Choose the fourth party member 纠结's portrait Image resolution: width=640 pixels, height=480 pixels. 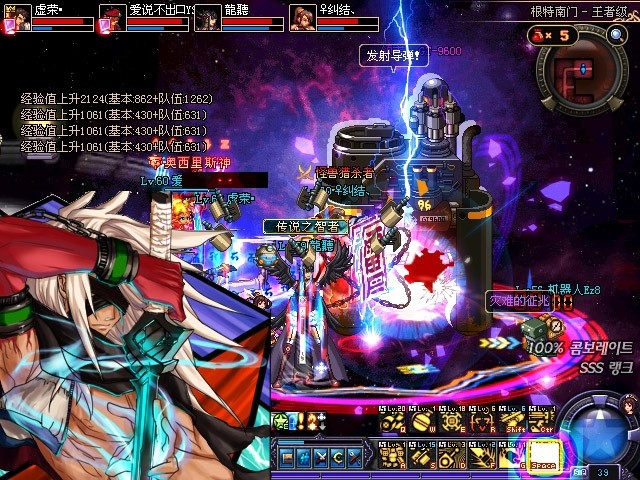[x=302, y=18]
